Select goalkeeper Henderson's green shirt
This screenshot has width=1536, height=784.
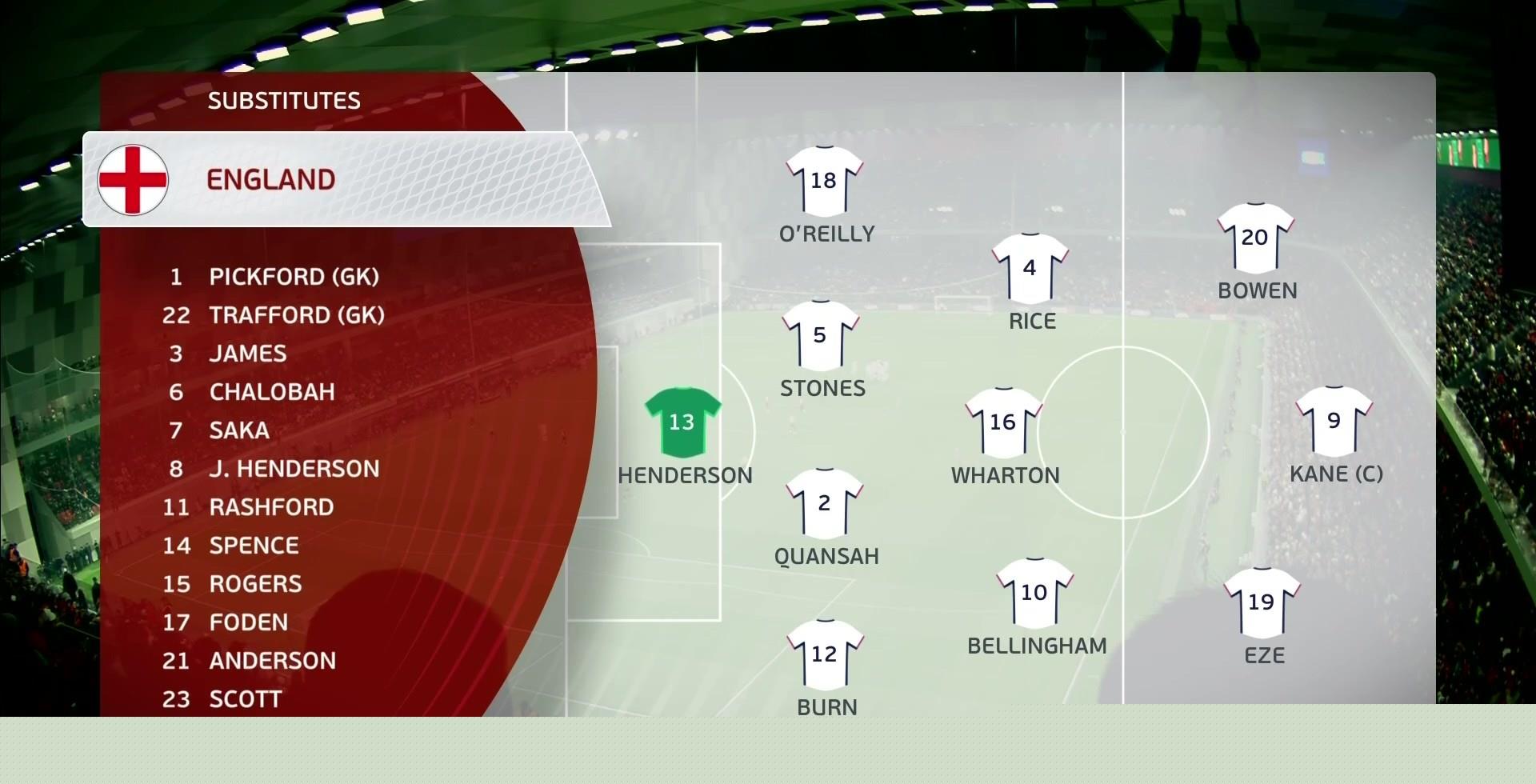pos(682,422)
